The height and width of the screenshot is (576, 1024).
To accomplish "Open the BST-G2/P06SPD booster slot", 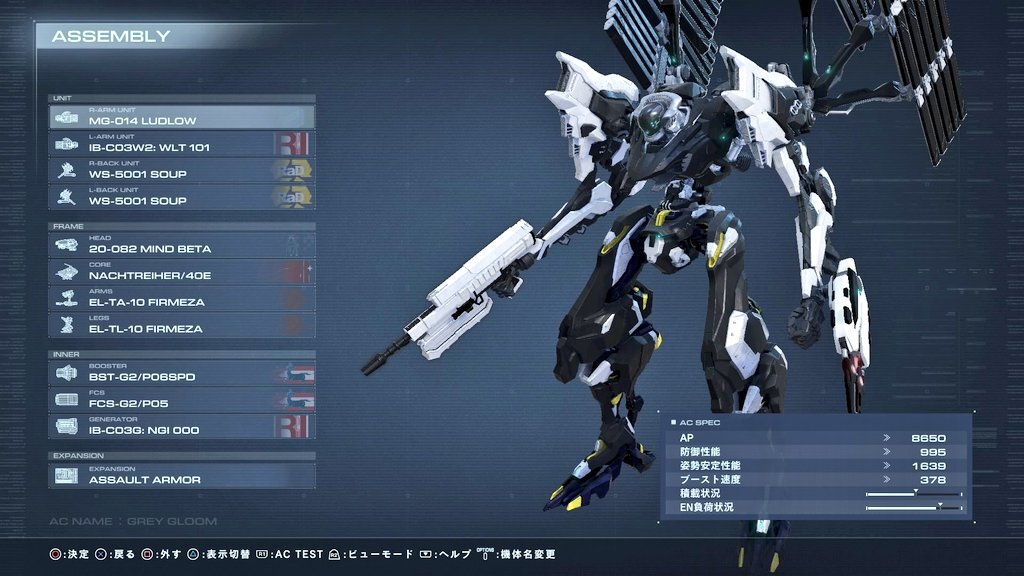I will pos(181,373).
